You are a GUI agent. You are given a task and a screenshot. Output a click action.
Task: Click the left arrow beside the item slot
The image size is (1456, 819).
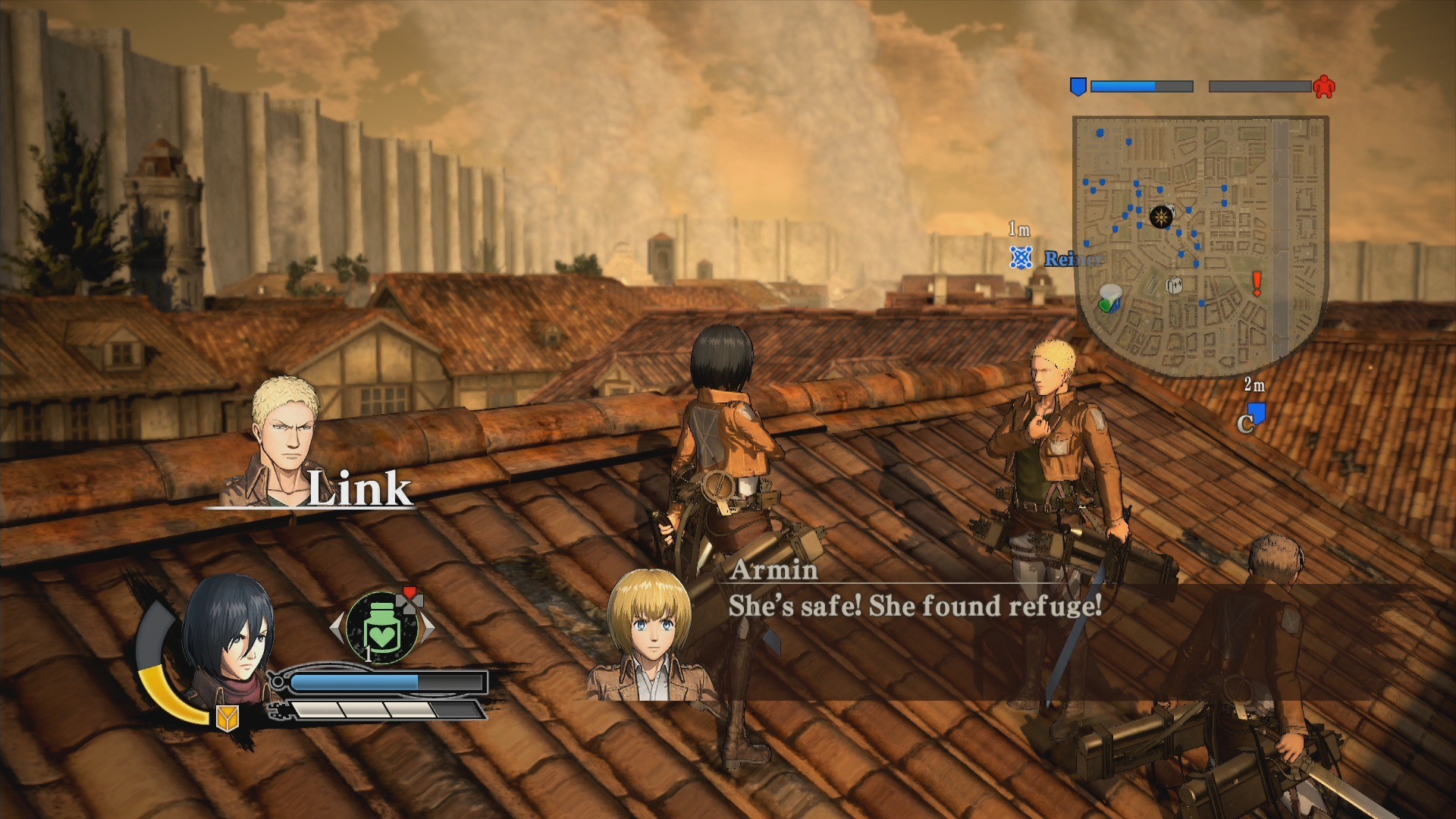pyautogui.click(x=334, y=627)
